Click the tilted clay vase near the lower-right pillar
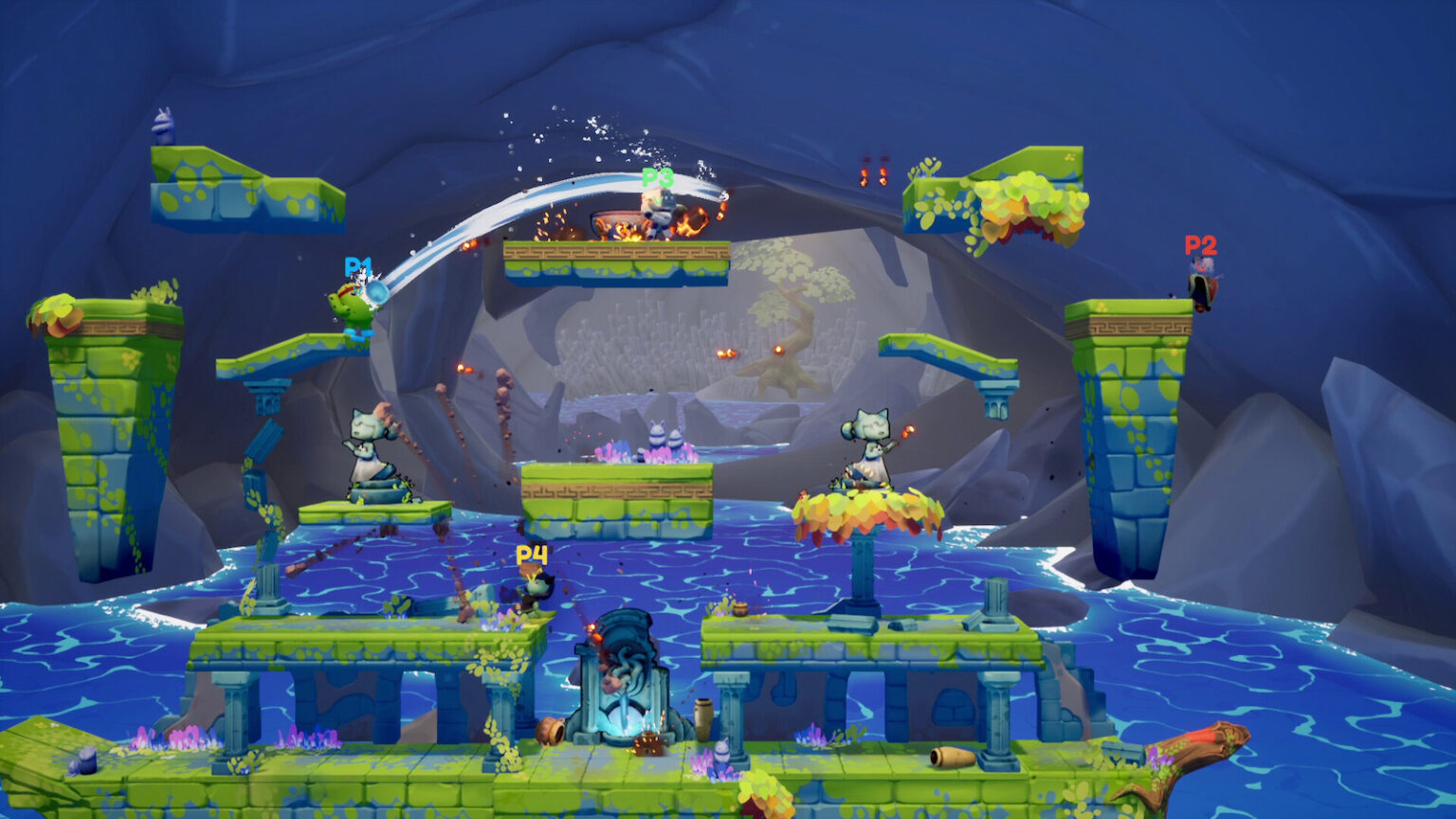The width and height of the screenshot is (1456, 819). coord(951,756)
